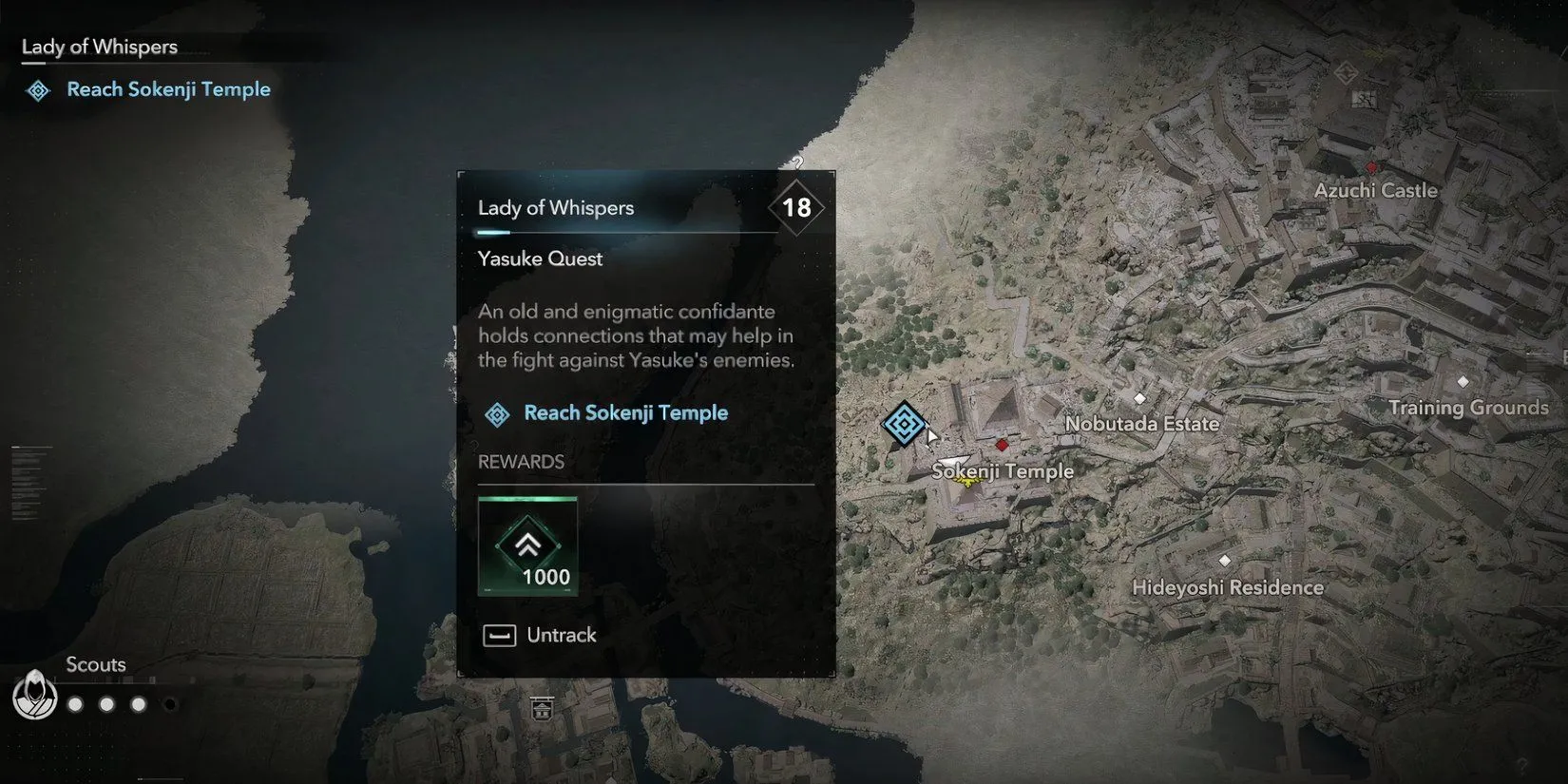Viewport: 1568px width, 784px height.
Task: Select the building icon on the lower shore
Action: (x=542, y=708)
